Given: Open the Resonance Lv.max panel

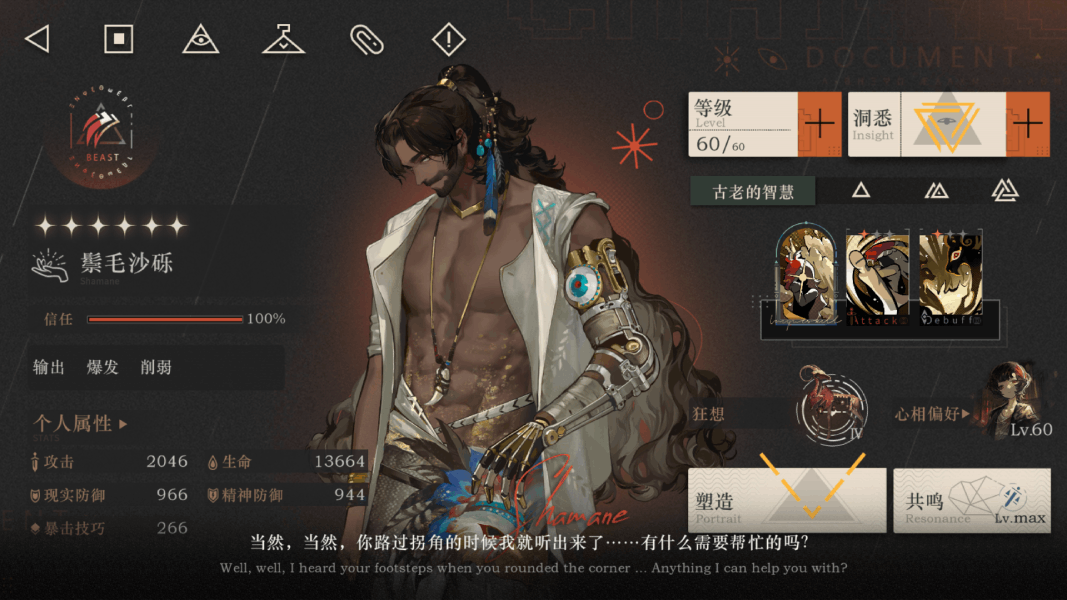Looking at the screenshot, I should [x=971, y=499].
